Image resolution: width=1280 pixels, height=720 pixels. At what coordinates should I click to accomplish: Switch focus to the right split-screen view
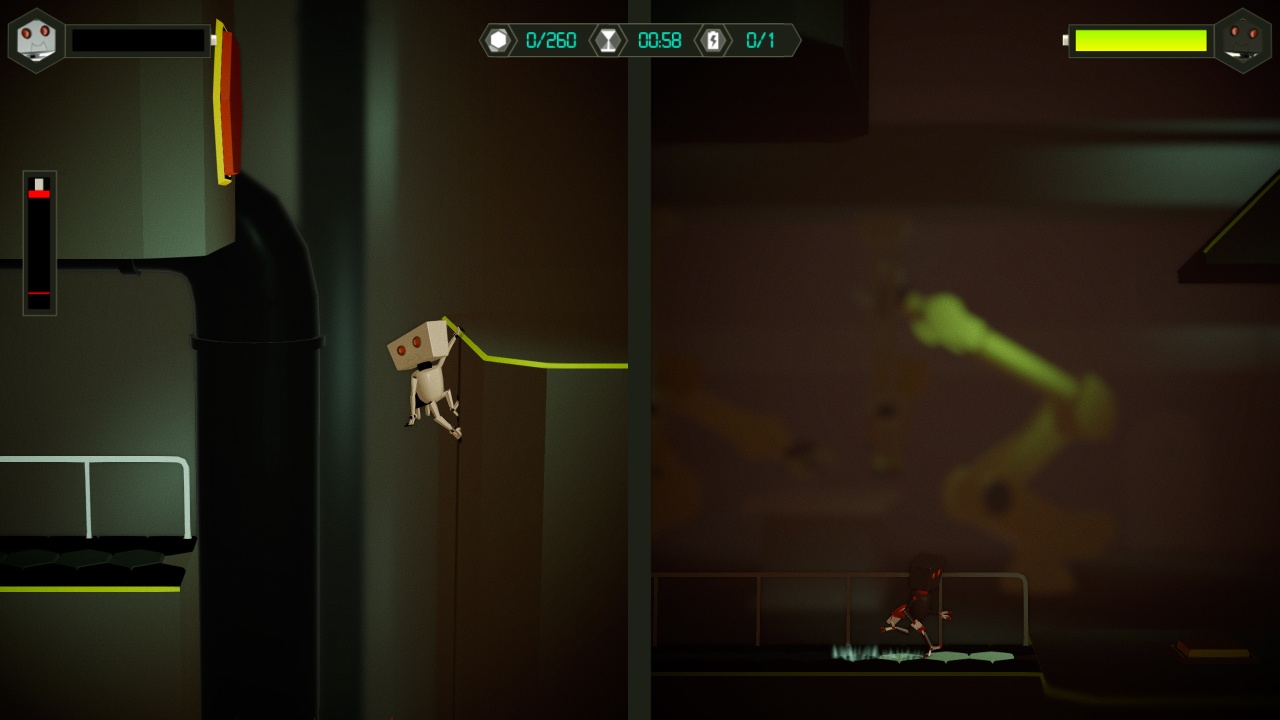coord(960,360)
